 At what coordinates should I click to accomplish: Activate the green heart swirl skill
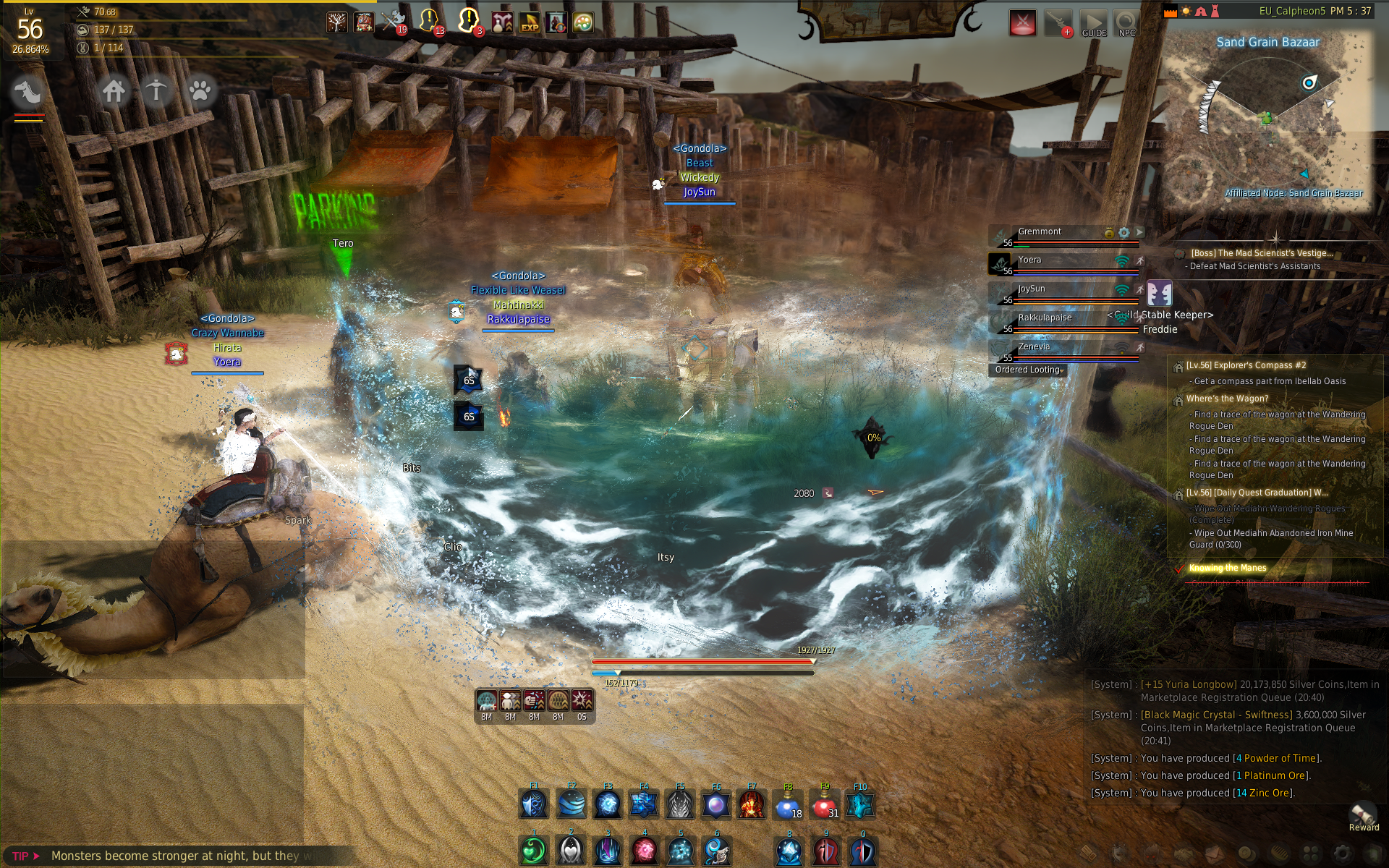(534, 851)
